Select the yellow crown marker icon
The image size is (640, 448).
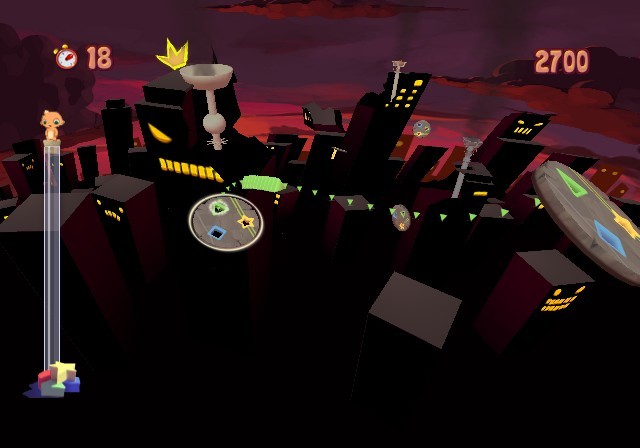click(173, 52)
